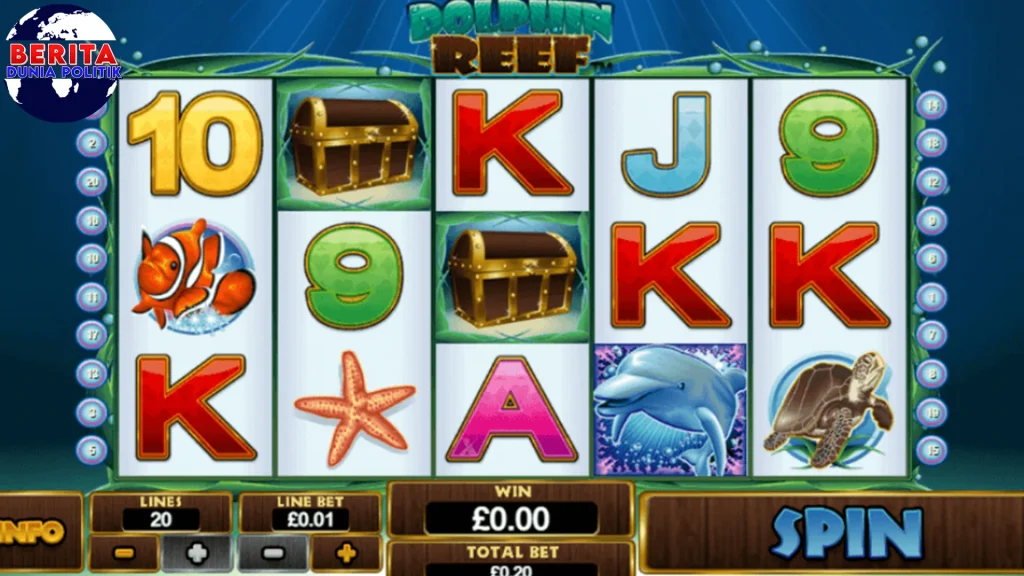Screen dimensions: 1024x576
Task: Choose payline marker 7
Action: [x=932, y=335]
